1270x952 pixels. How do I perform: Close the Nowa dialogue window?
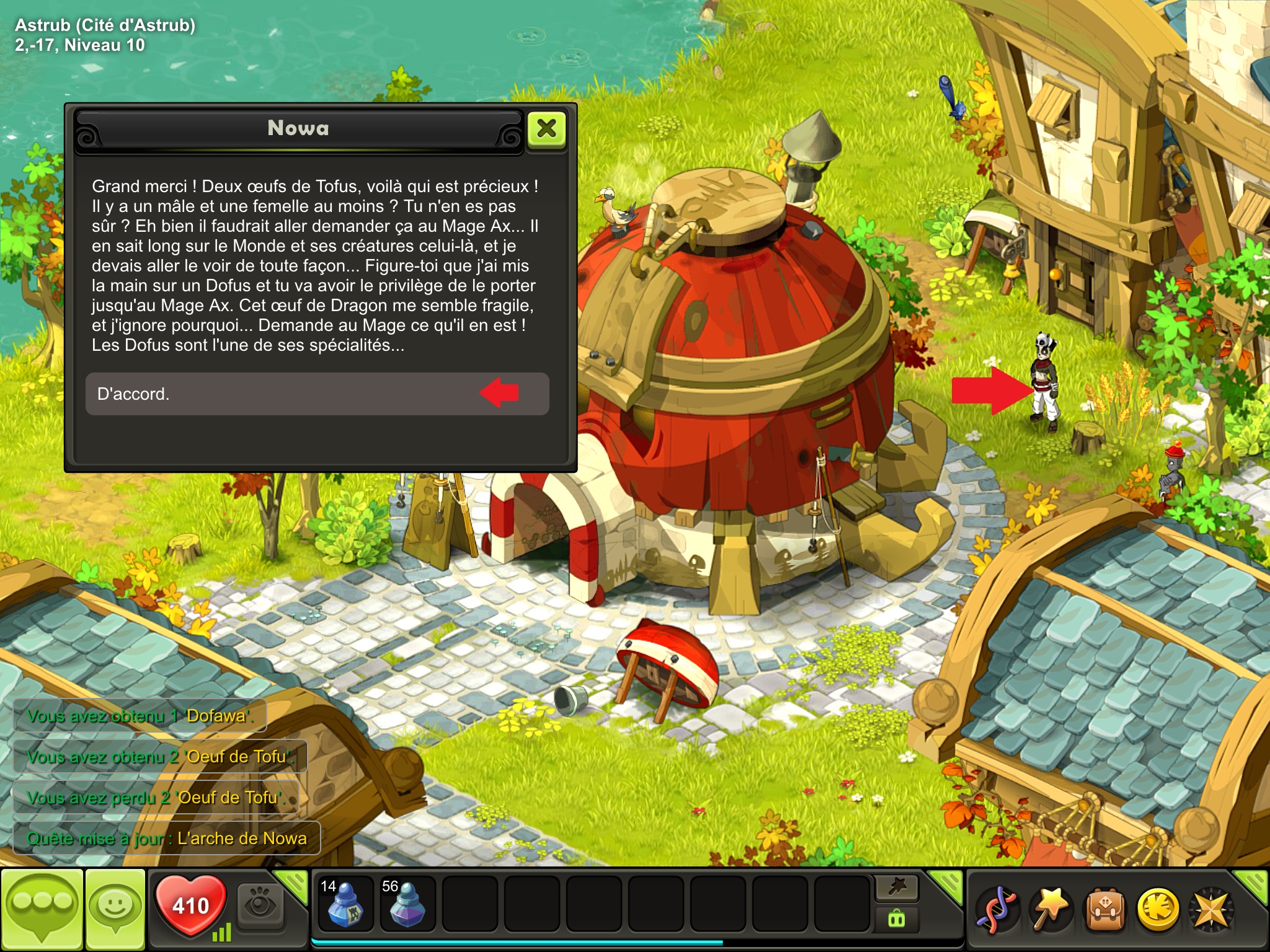tap(546, 129)
